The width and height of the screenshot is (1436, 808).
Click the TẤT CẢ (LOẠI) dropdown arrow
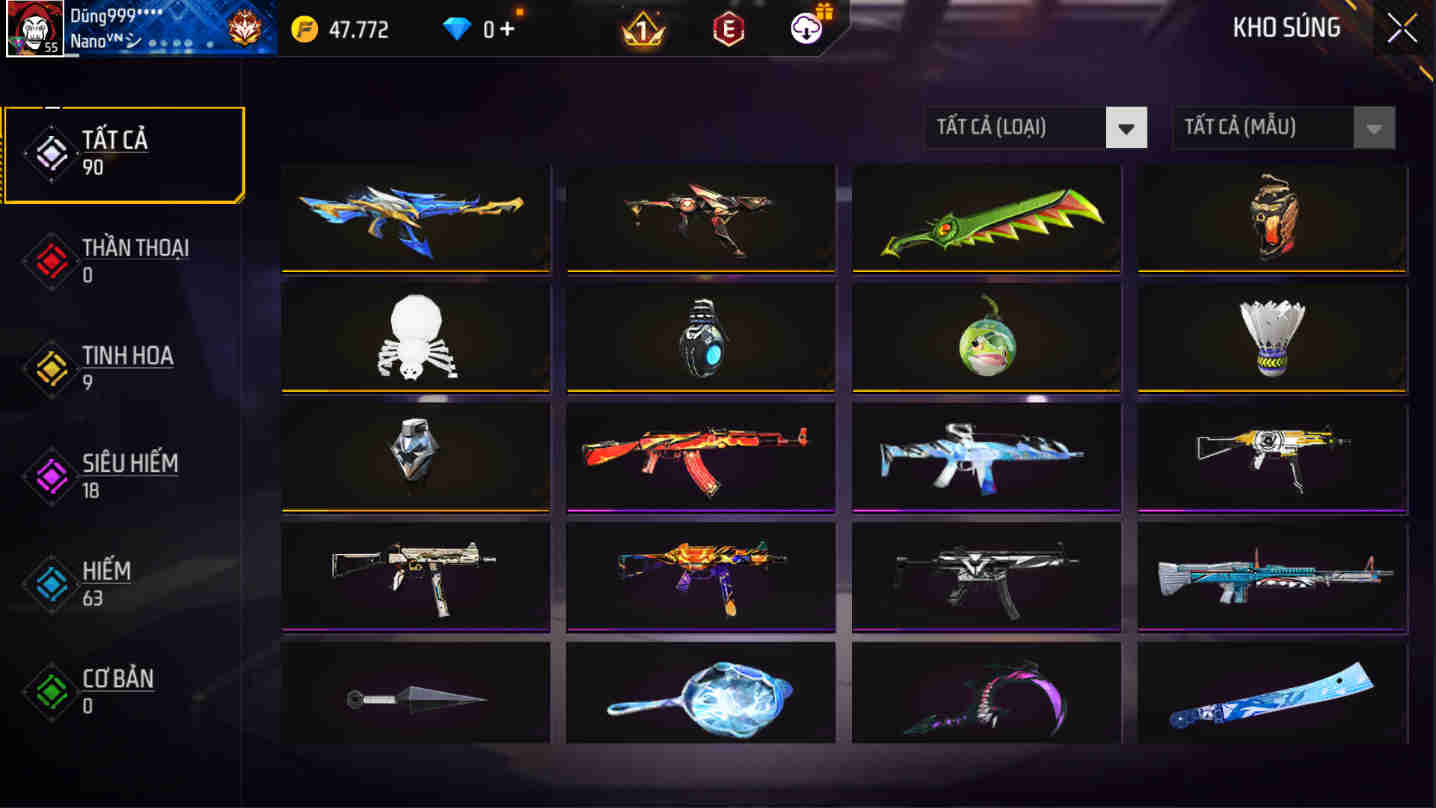1128,127
